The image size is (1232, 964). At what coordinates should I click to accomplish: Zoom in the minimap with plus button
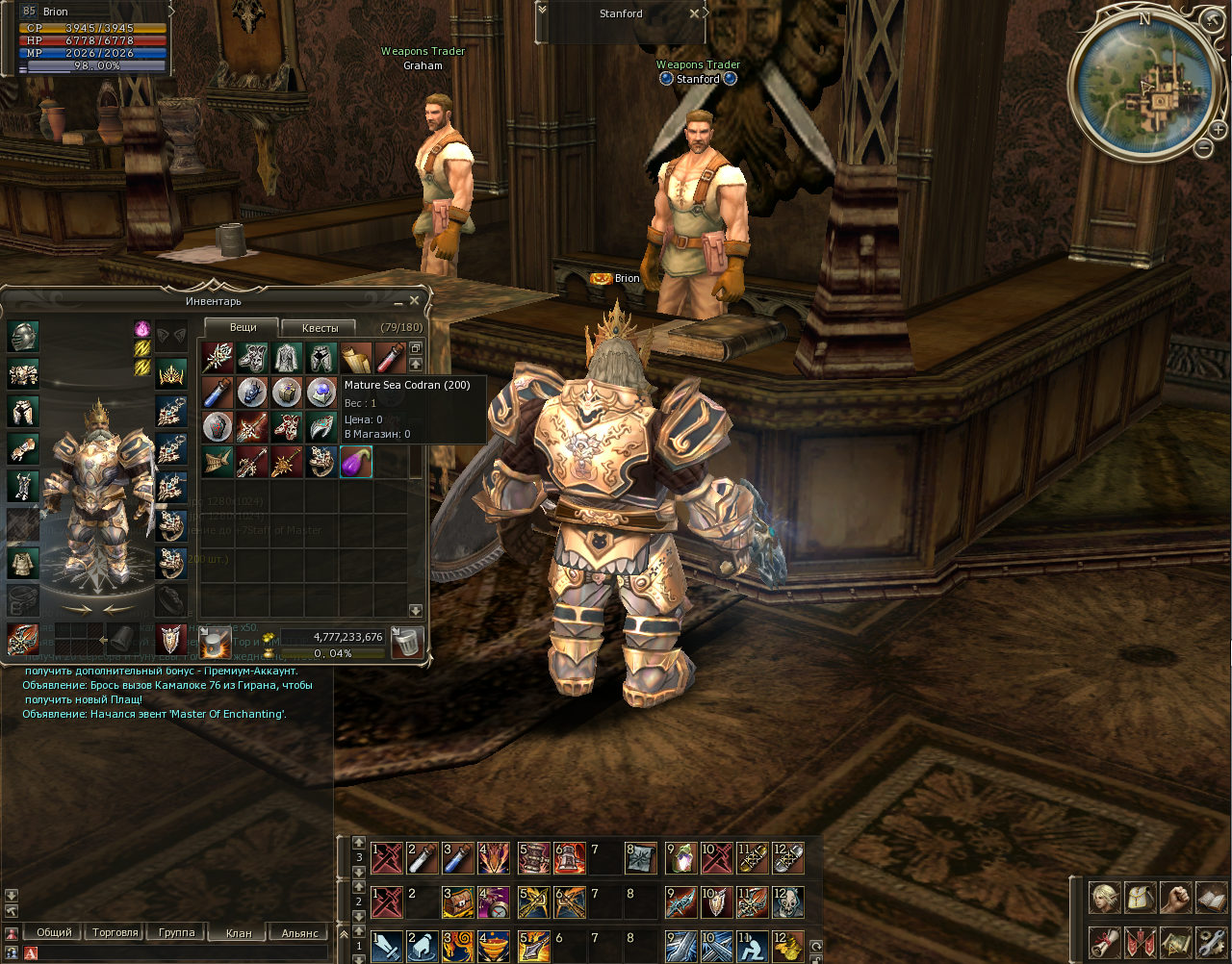point(1219,130)
